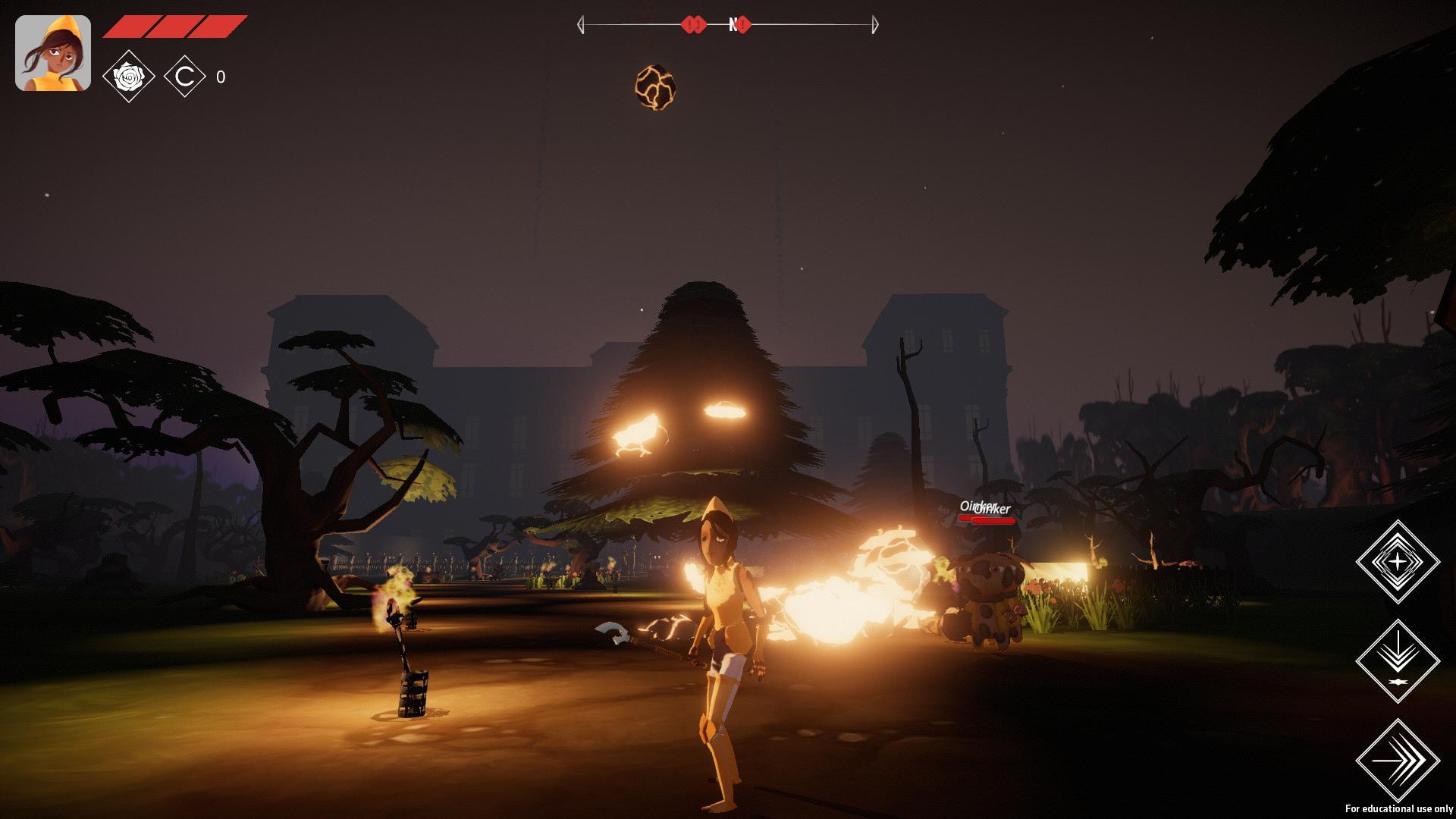Click the compass bar north marker
The image size is (1456, 819).
pyautogui.click(x=733, y=25)
